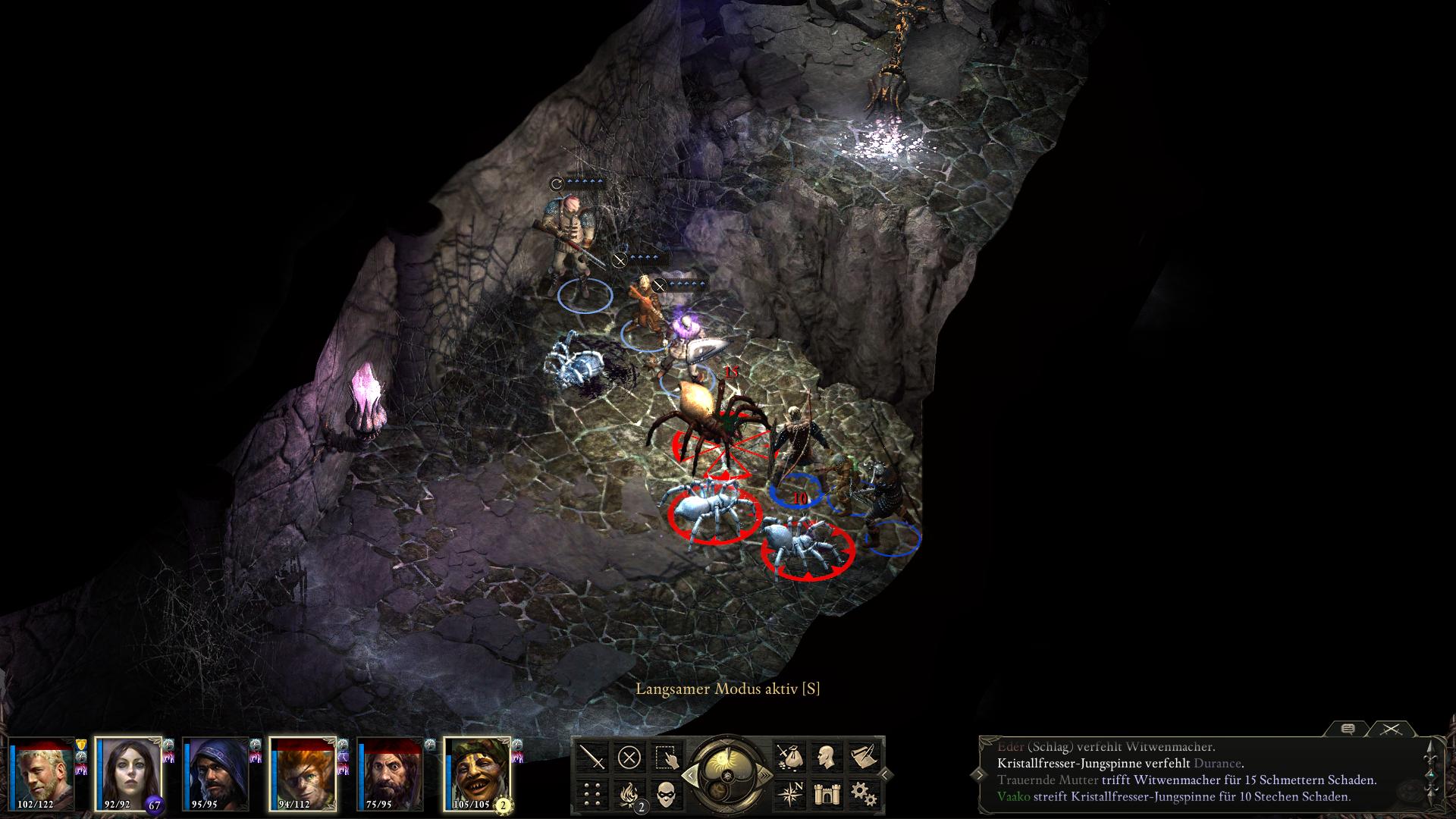Switch to the dialogue log speech-bubble tab
1456x819 pixels.
tap(1348, 730)
